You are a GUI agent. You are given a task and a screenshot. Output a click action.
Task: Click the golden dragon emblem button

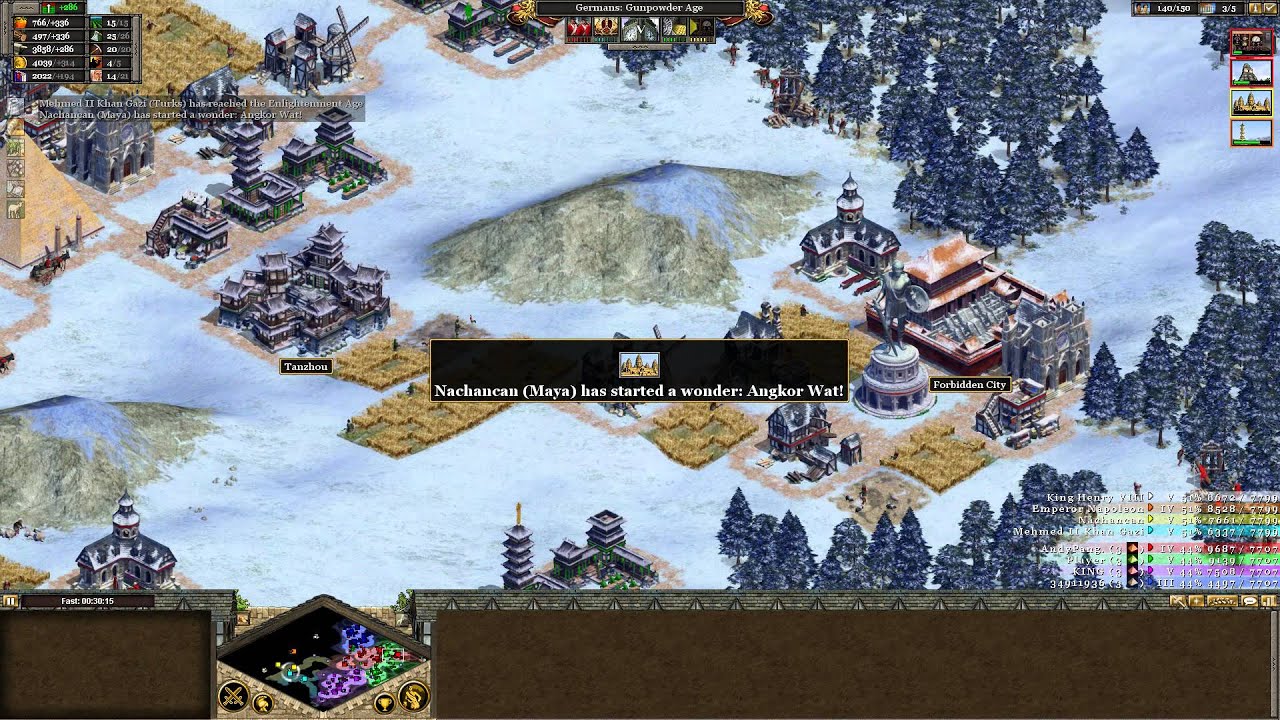pyautogui.click(x=413, y=695)
